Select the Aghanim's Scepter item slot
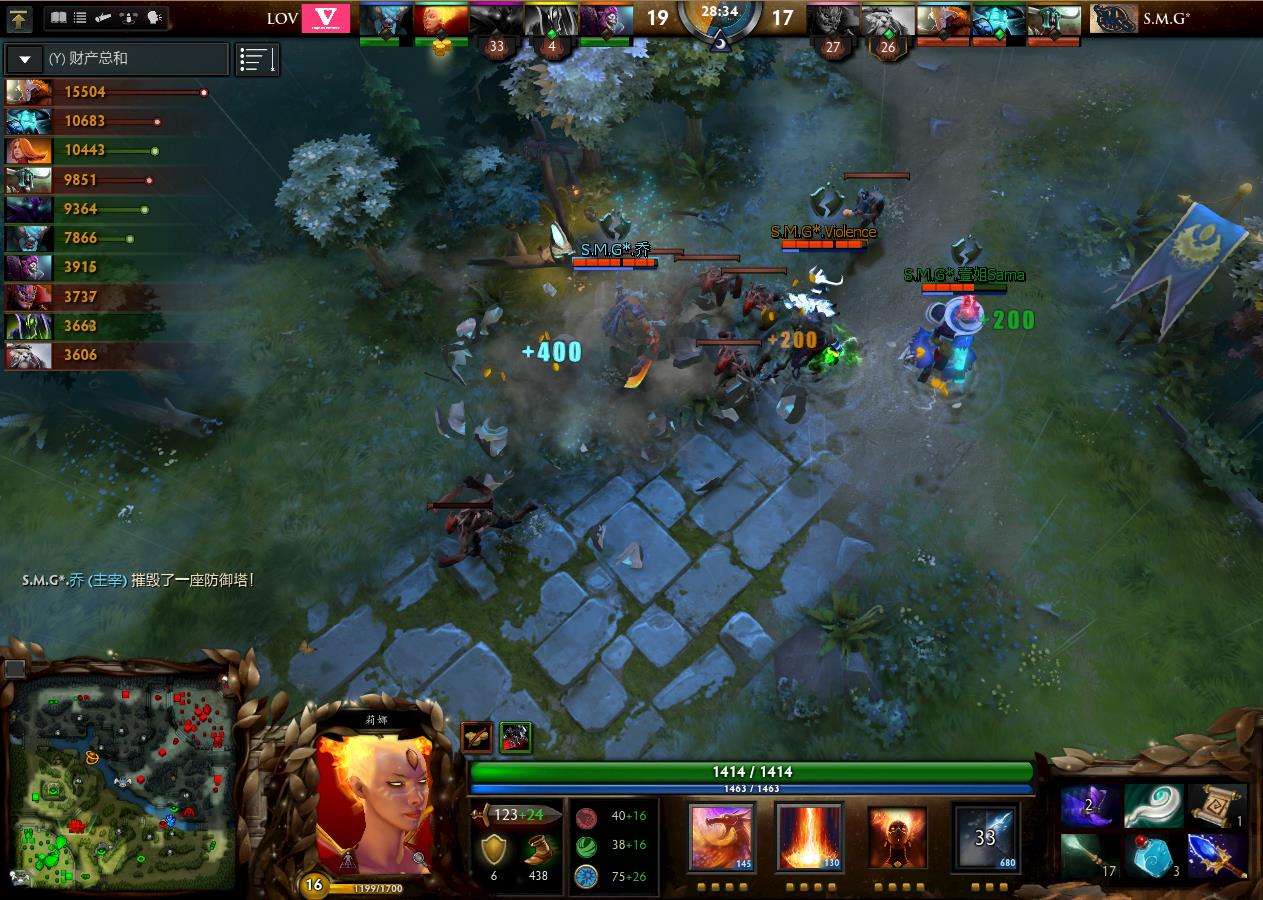 (1219, 857)
